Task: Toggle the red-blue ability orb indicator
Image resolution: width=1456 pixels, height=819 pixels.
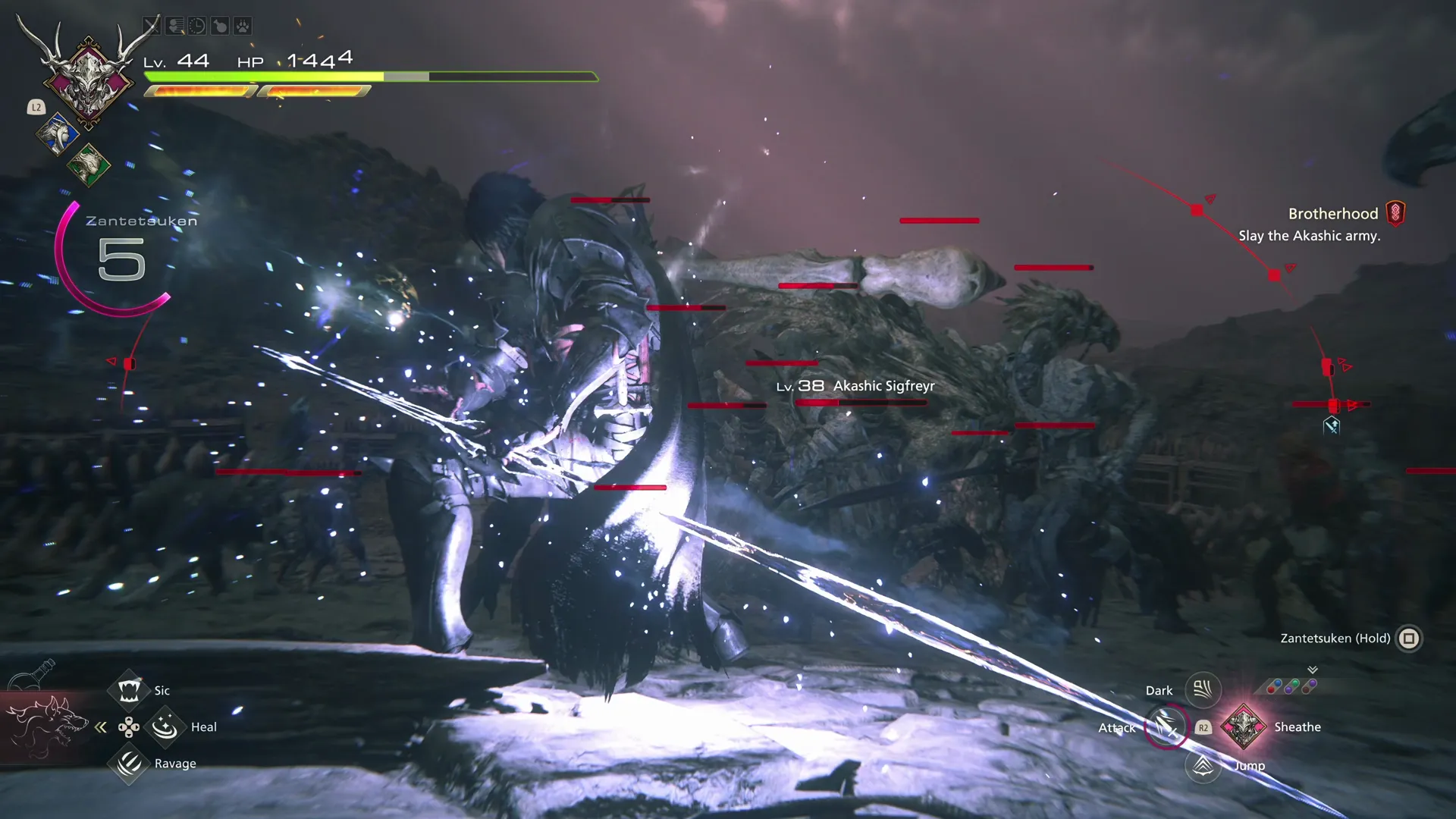Action: tap(1274, 686)
